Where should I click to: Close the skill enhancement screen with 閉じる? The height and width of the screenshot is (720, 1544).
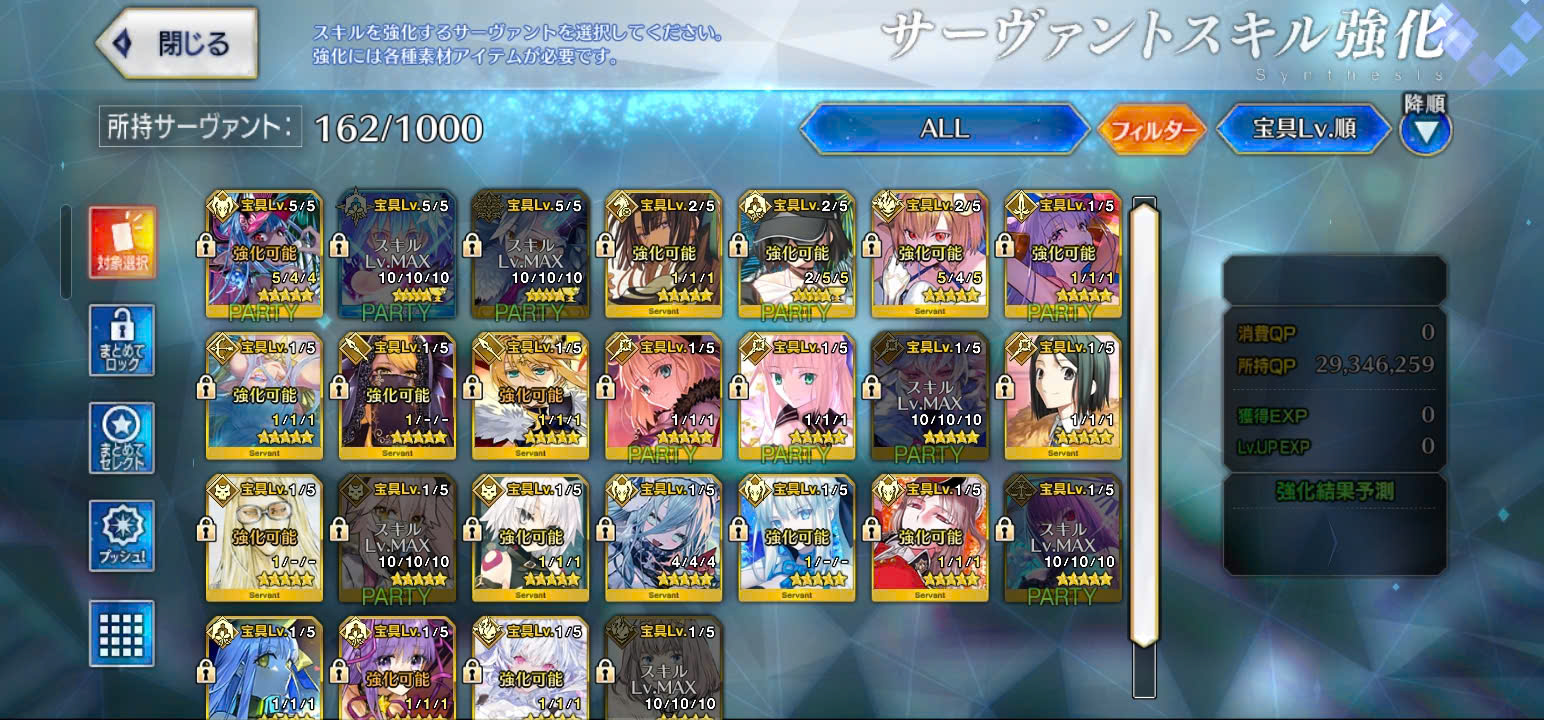click(177, 43)
